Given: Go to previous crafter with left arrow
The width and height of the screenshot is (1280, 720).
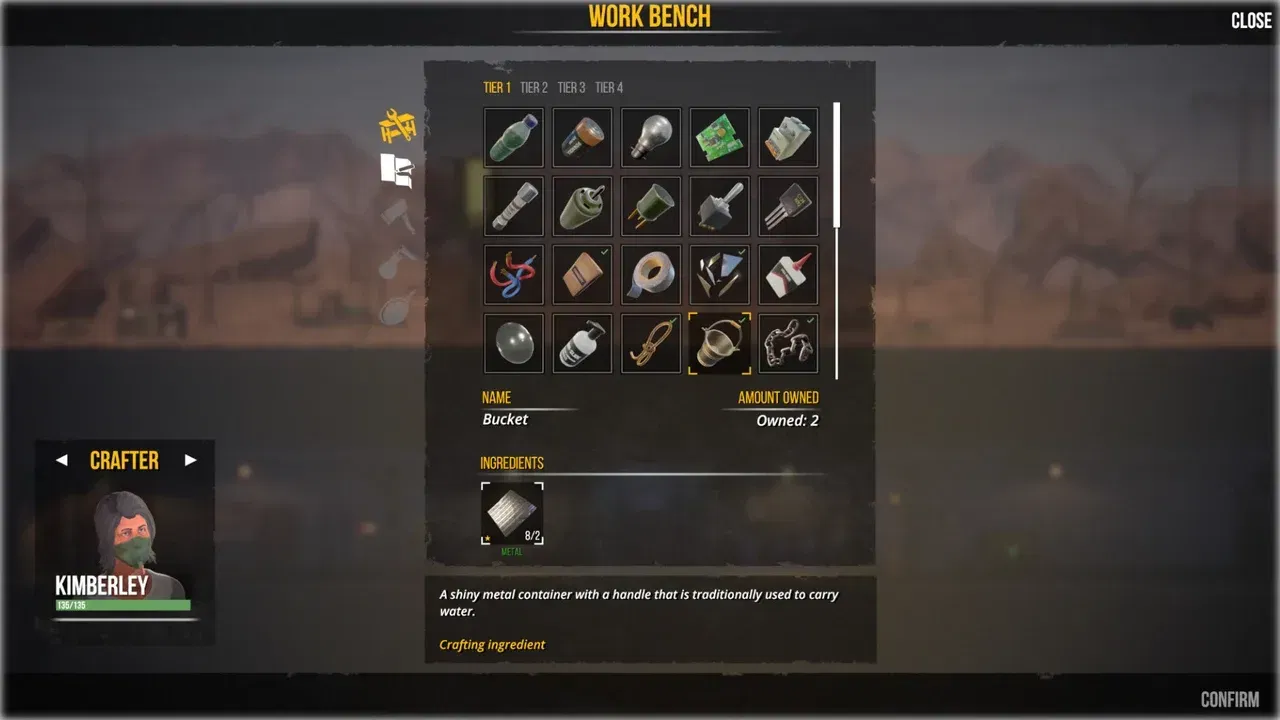Looking at the screenshot, I should pos(62,460).
